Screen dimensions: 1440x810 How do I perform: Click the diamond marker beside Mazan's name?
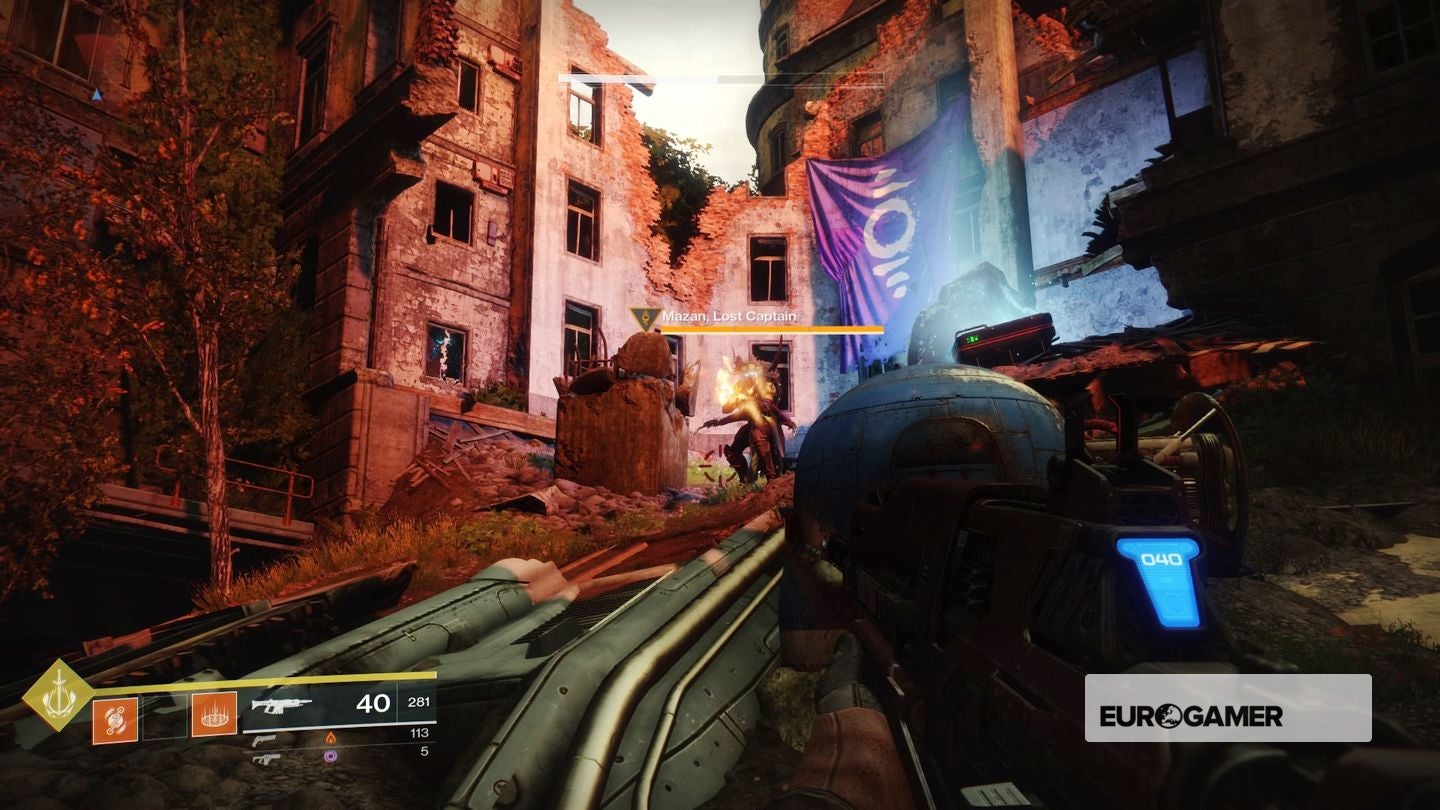tap(645, 319)
